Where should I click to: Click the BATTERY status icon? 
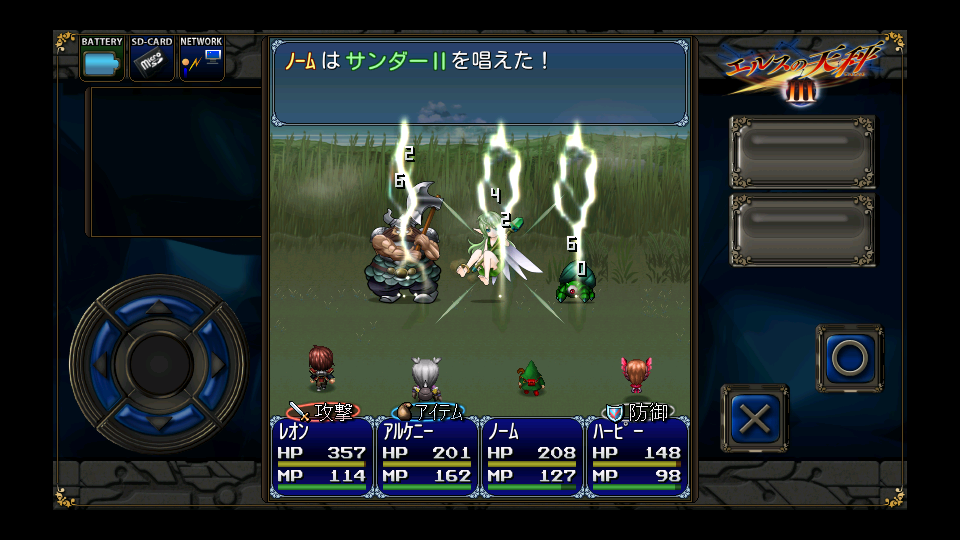pyautogui.click(x=102, y=59)
